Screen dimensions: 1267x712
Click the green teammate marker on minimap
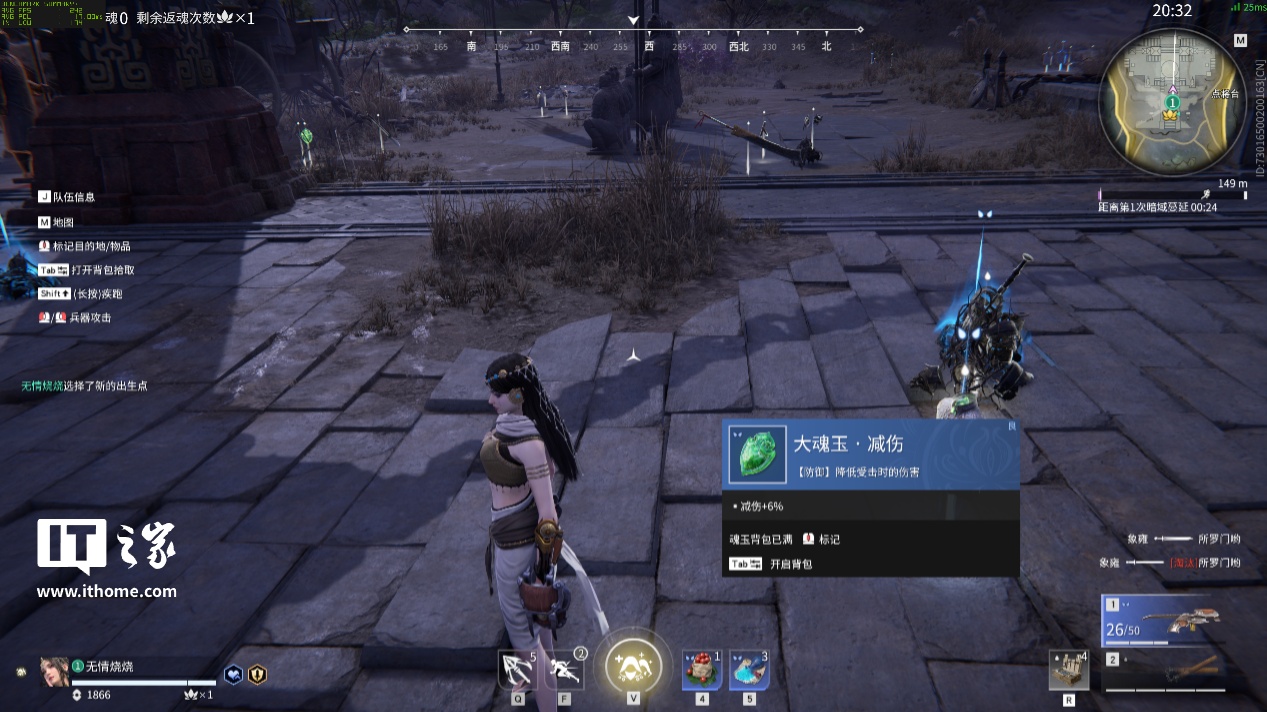(x=1172, y=102)
